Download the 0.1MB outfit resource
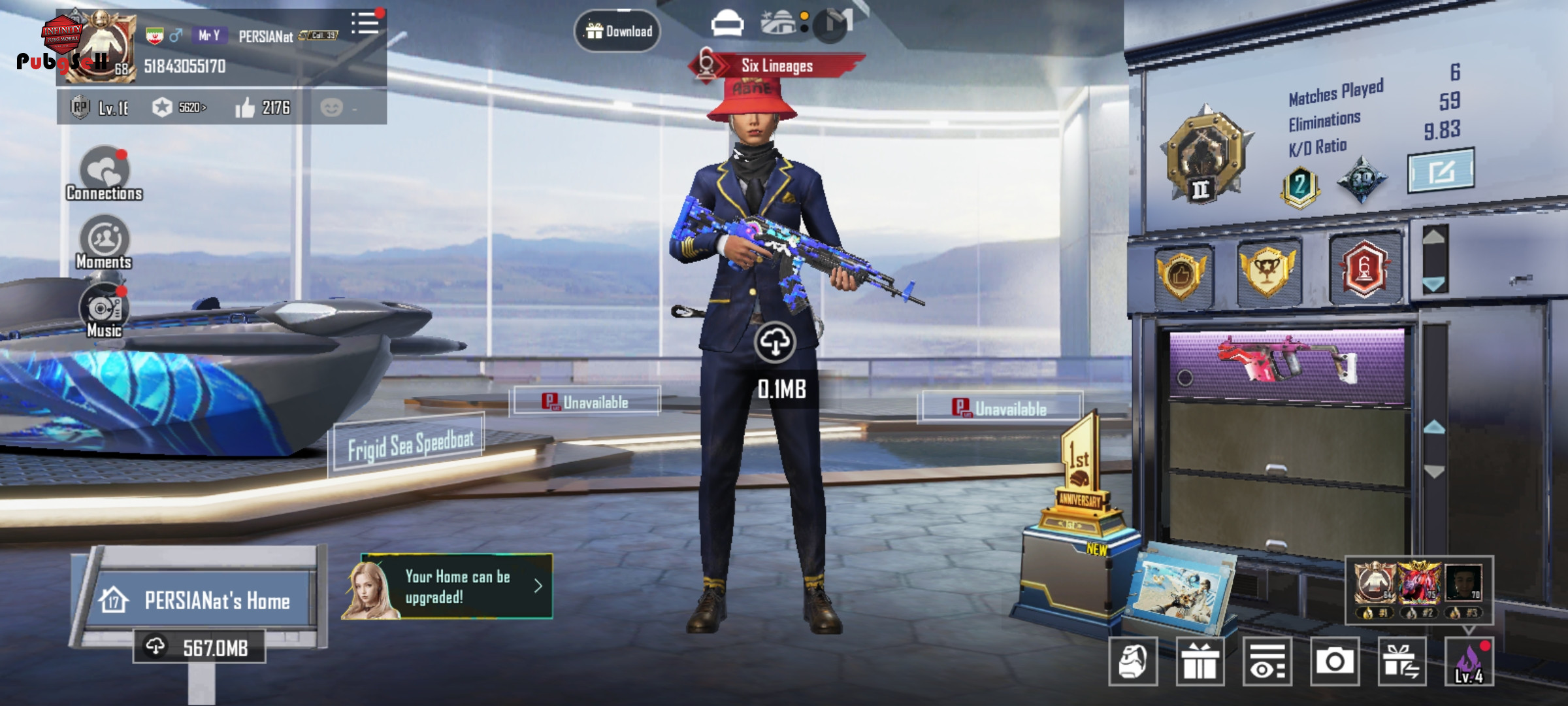 [775, 342]
